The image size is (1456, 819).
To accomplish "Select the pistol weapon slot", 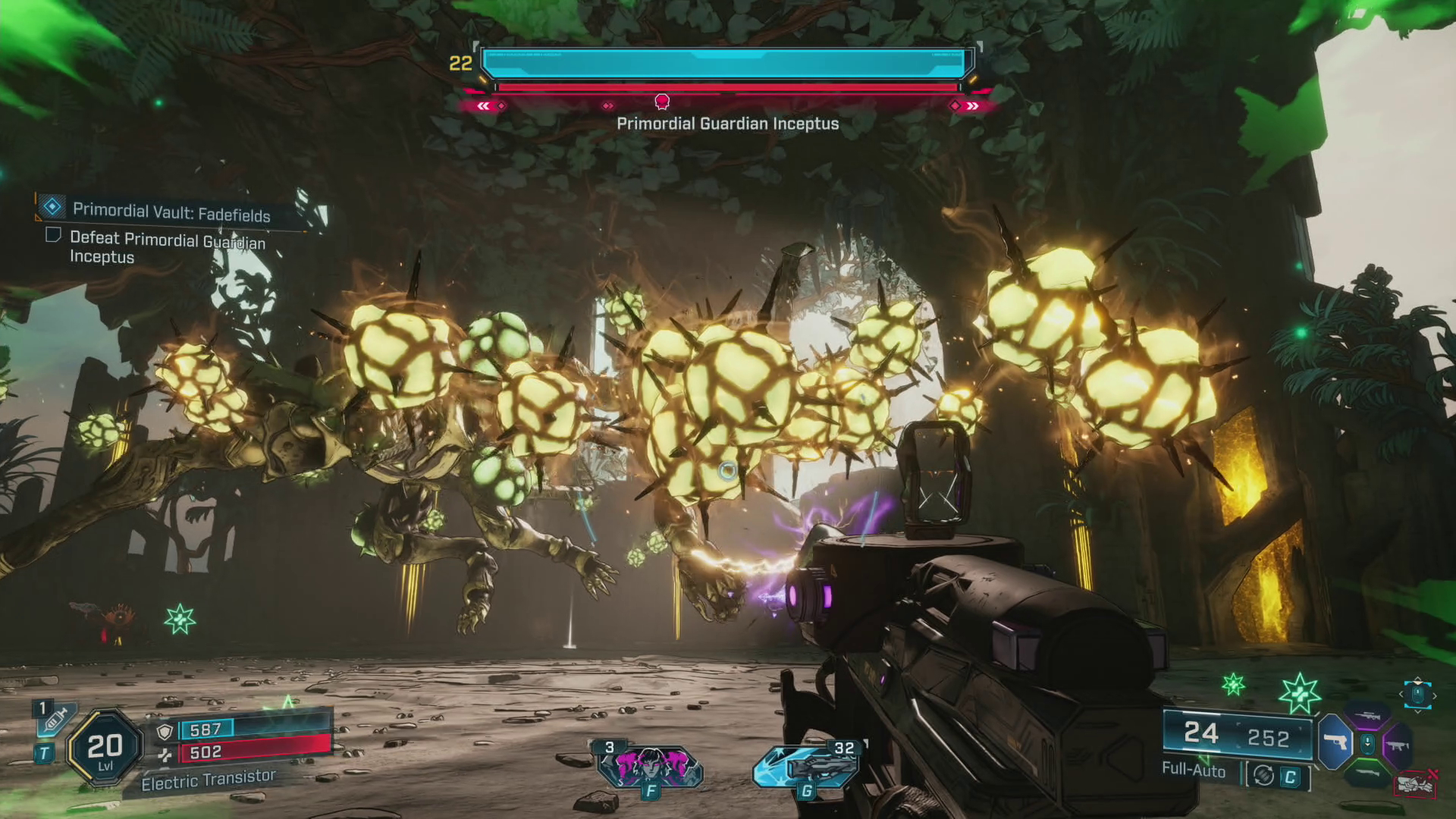I will pyautogui.click(x=1336, y=742).
